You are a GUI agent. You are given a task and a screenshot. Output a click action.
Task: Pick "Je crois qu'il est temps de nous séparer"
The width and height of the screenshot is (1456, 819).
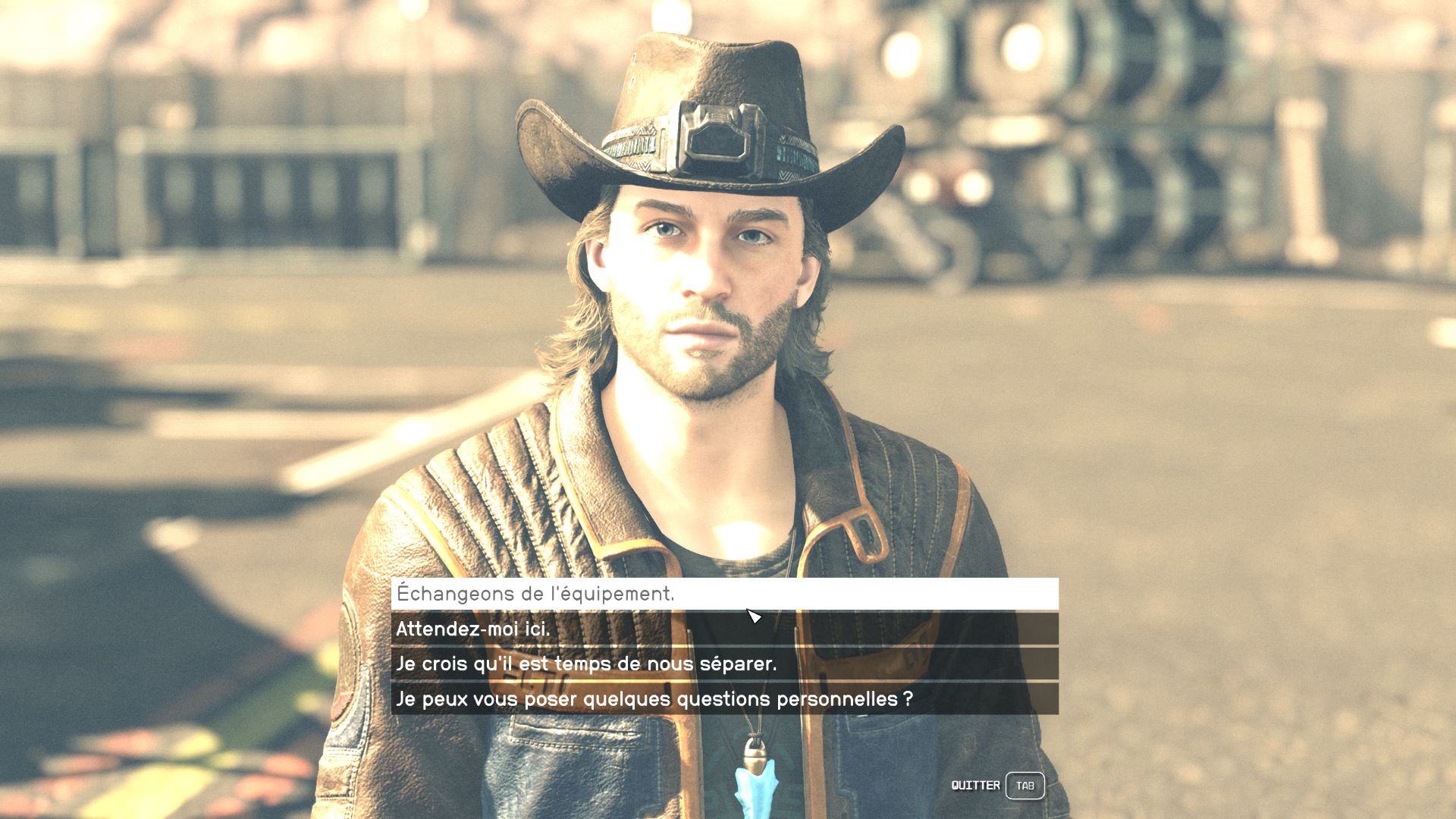point(724,664)
